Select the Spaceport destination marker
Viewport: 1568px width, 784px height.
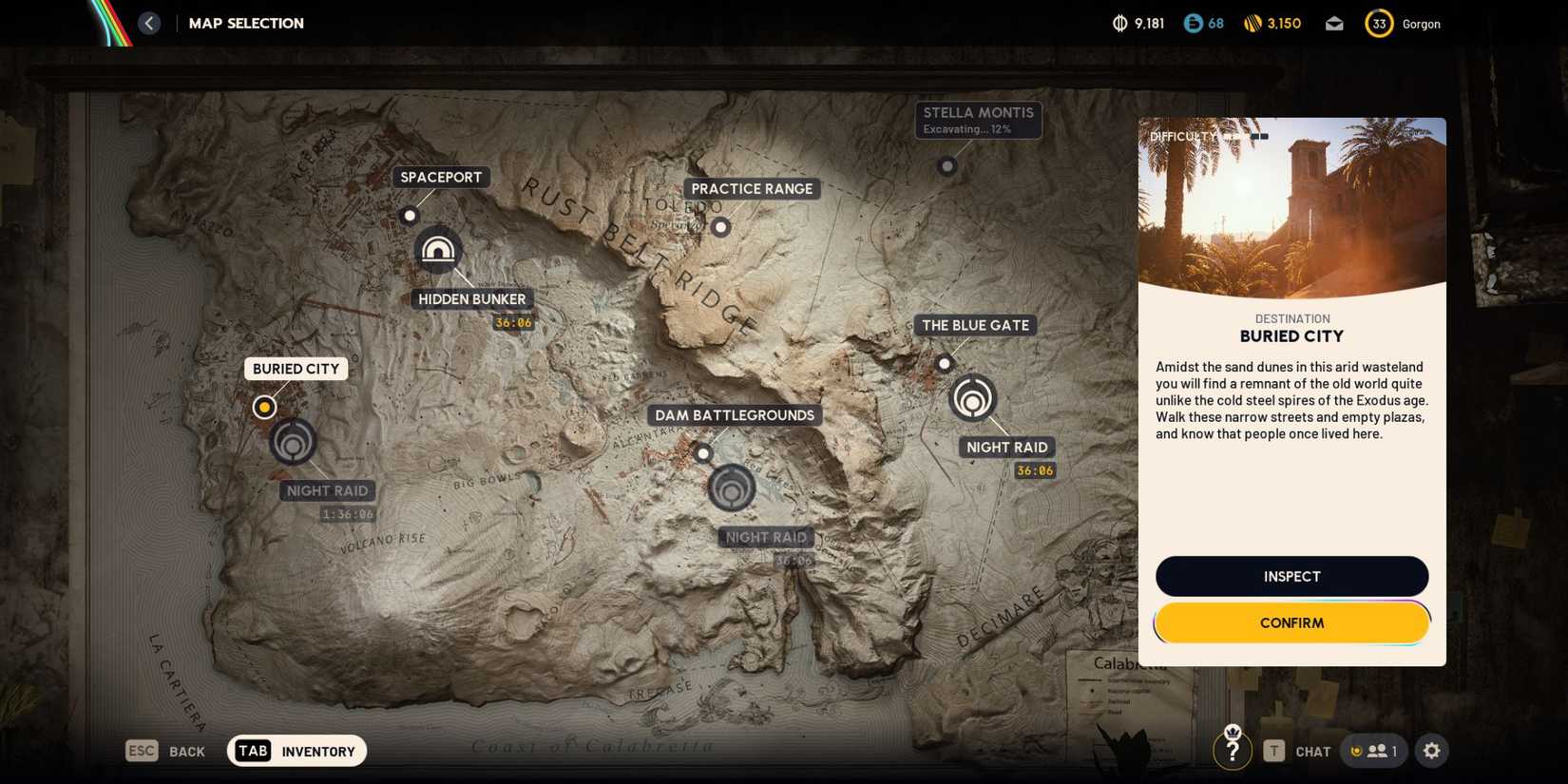pos(410,215)
